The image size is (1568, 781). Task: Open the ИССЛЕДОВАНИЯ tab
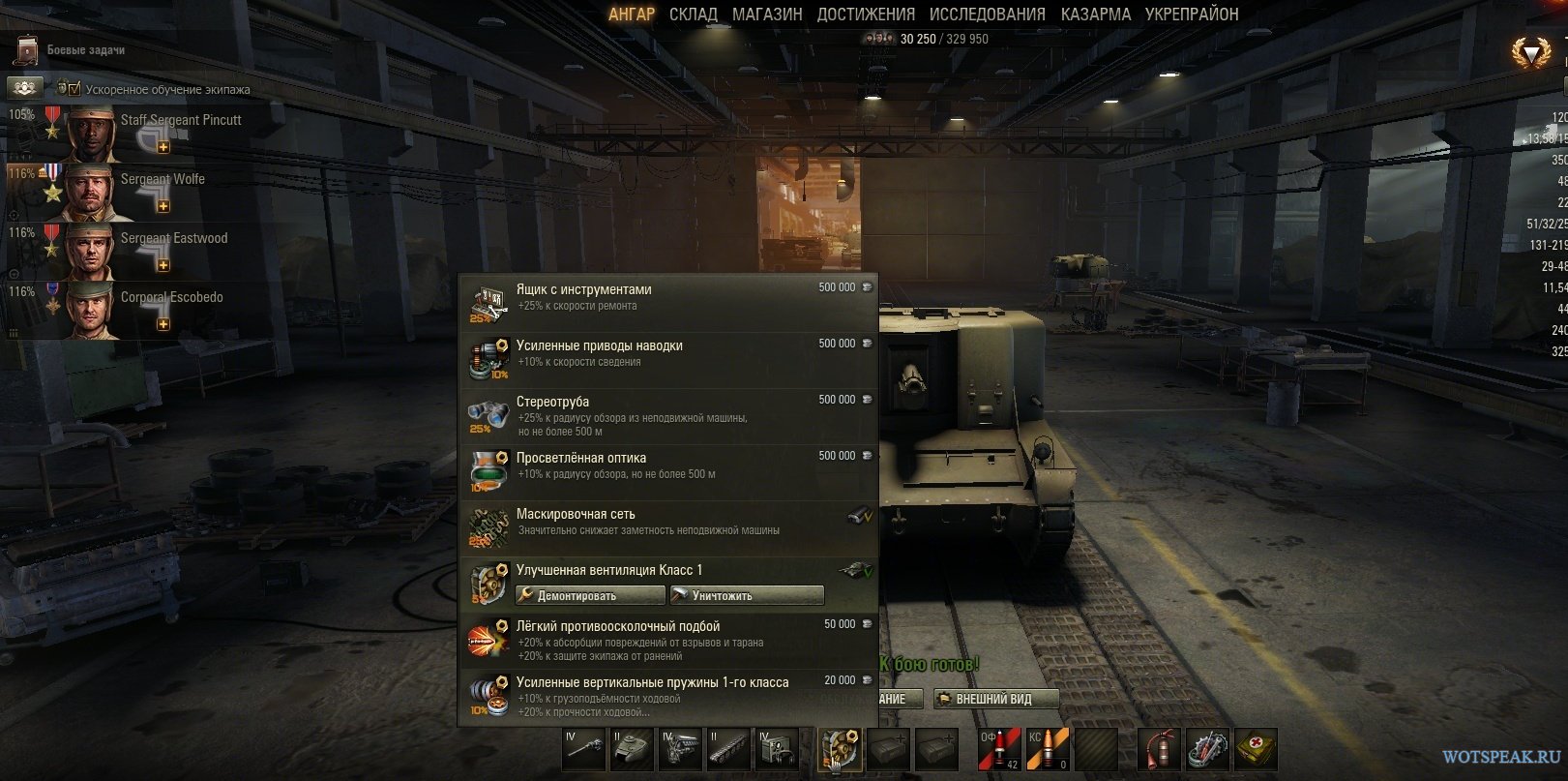[x=987, y=15]
